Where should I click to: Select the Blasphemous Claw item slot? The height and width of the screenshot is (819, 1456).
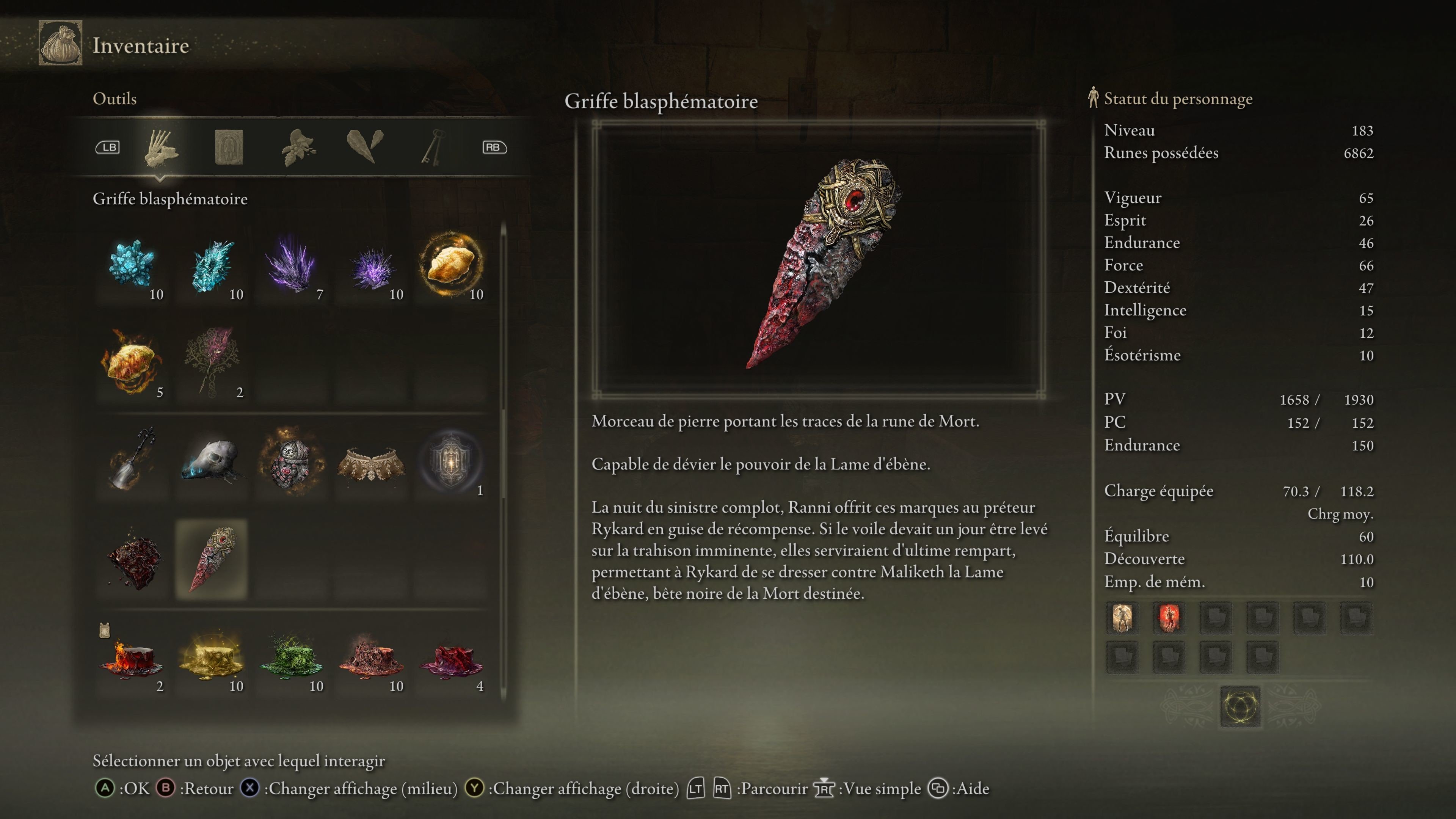(x=212, y=559)
